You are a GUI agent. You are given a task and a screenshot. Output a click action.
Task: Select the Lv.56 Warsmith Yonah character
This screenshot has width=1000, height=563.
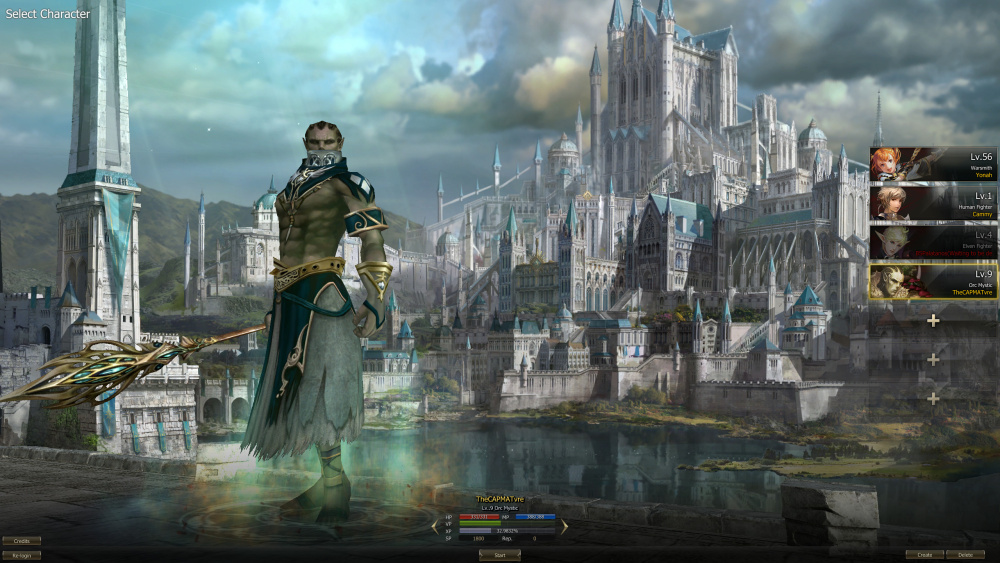(933, 163)
